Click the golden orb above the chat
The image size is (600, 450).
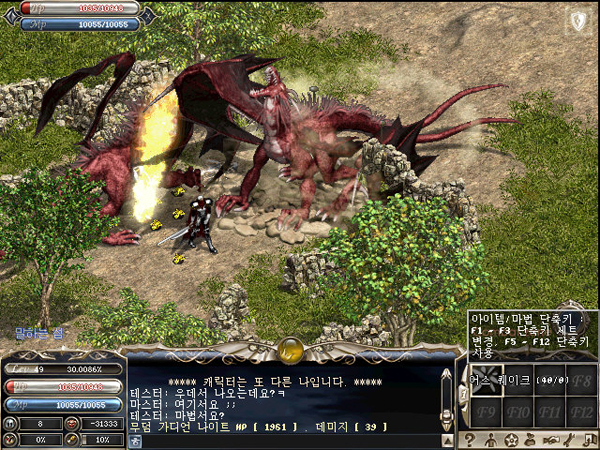point(291,350)
